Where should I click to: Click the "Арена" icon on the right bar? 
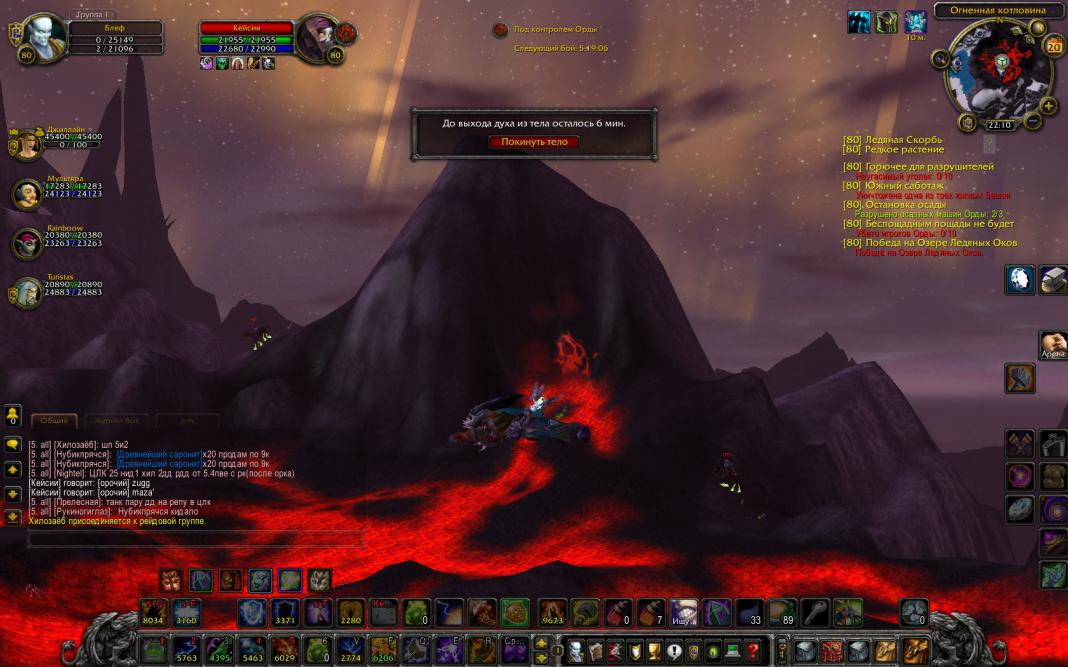[1052, 346]
